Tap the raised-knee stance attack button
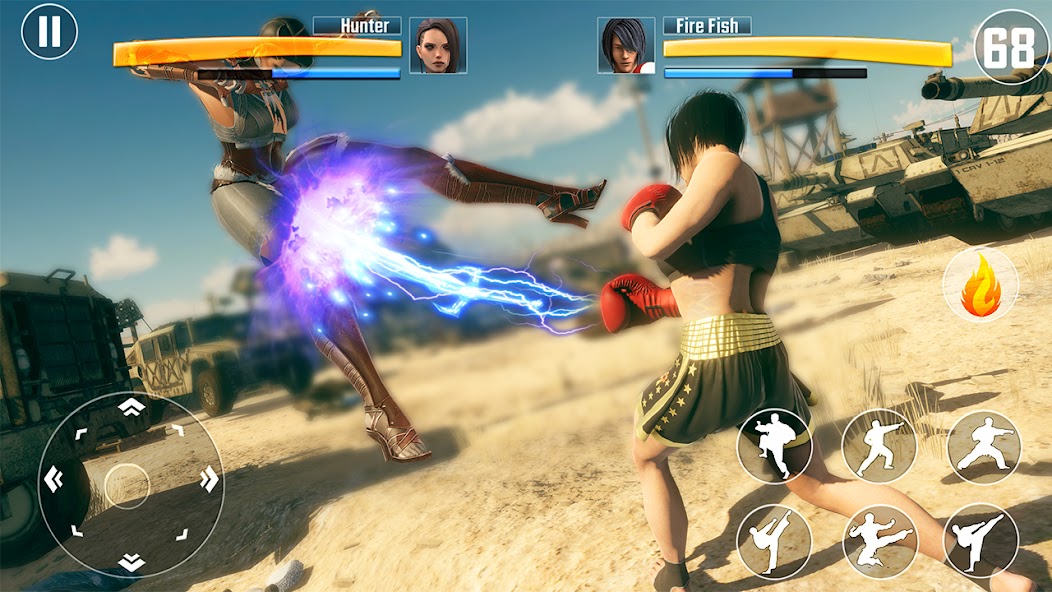Viewport: 1052px width, 592px height. 774,445
